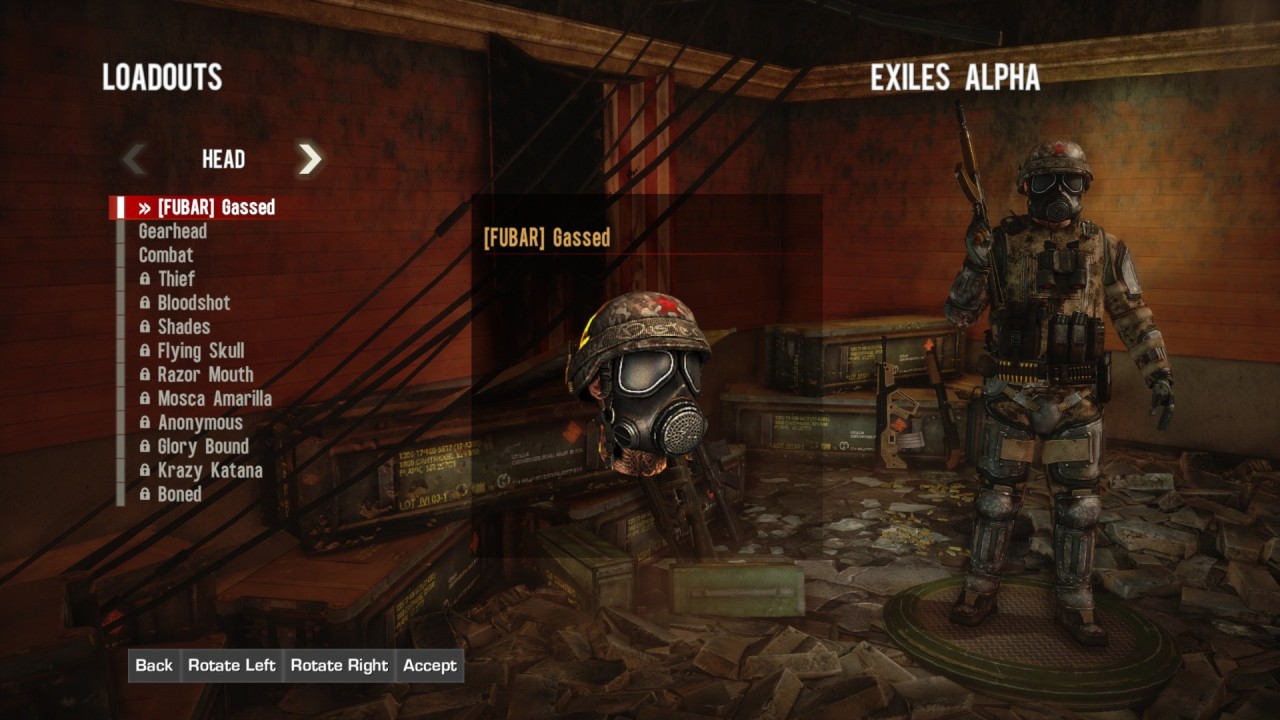Click the Rotate Right button

click(339, 666)
